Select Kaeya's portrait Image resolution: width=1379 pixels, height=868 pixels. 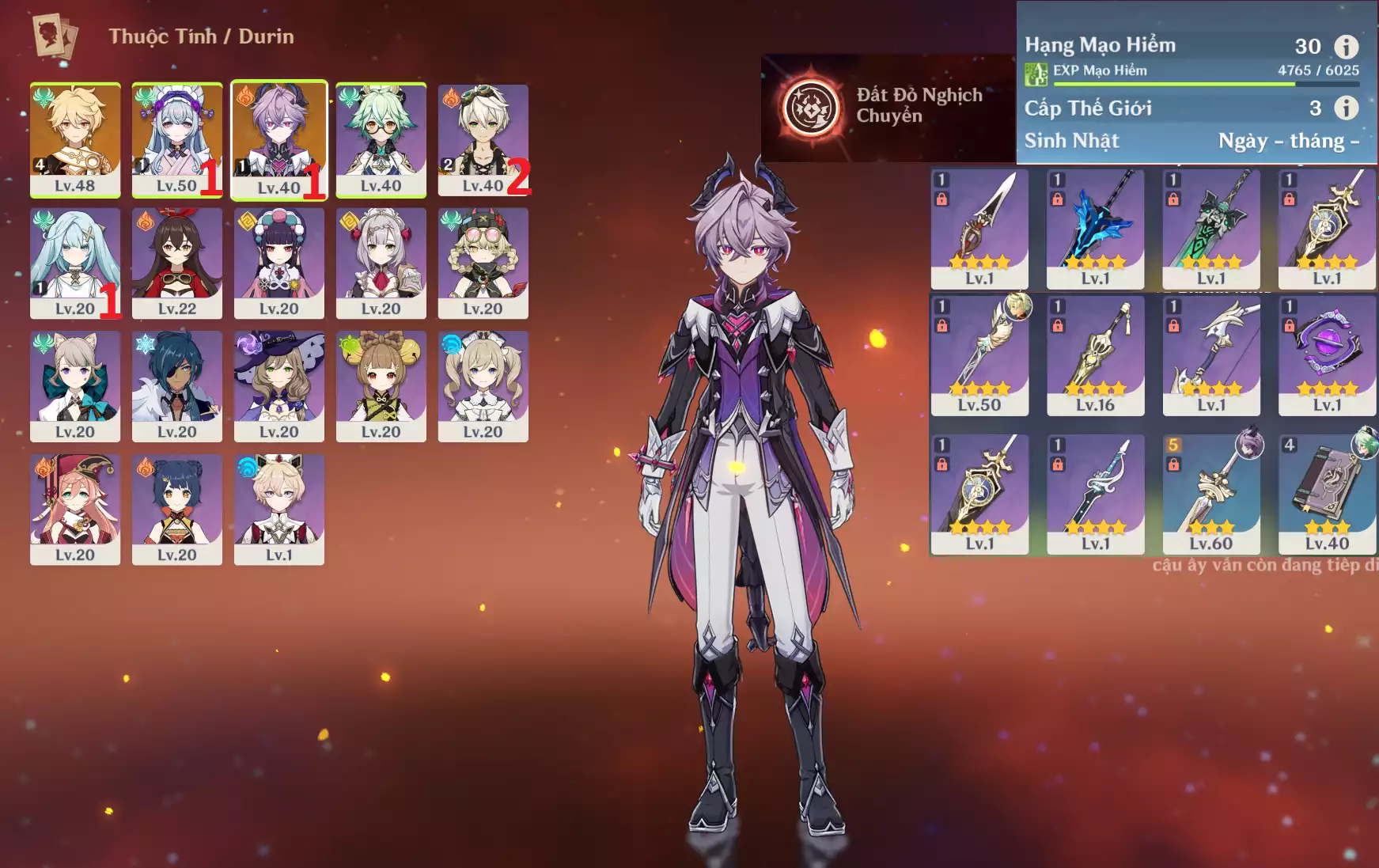click(176, 385)
